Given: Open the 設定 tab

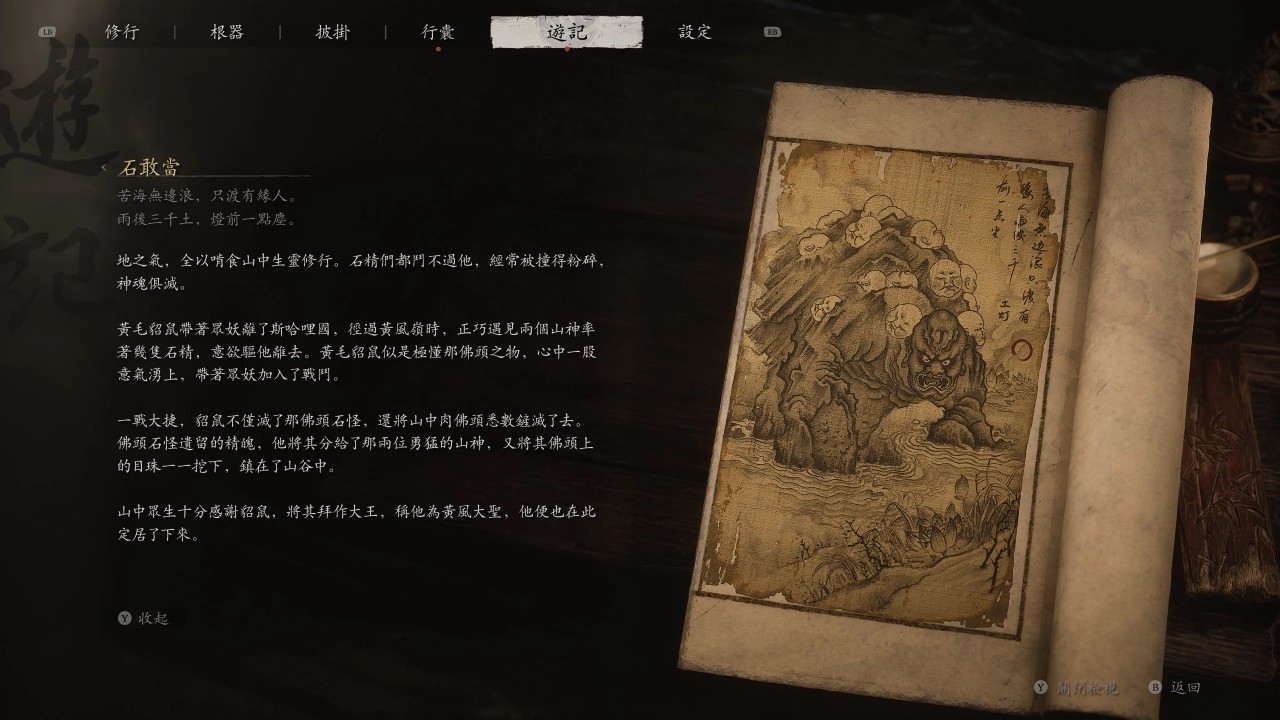Looking at the screenshot, I should 694,31.
